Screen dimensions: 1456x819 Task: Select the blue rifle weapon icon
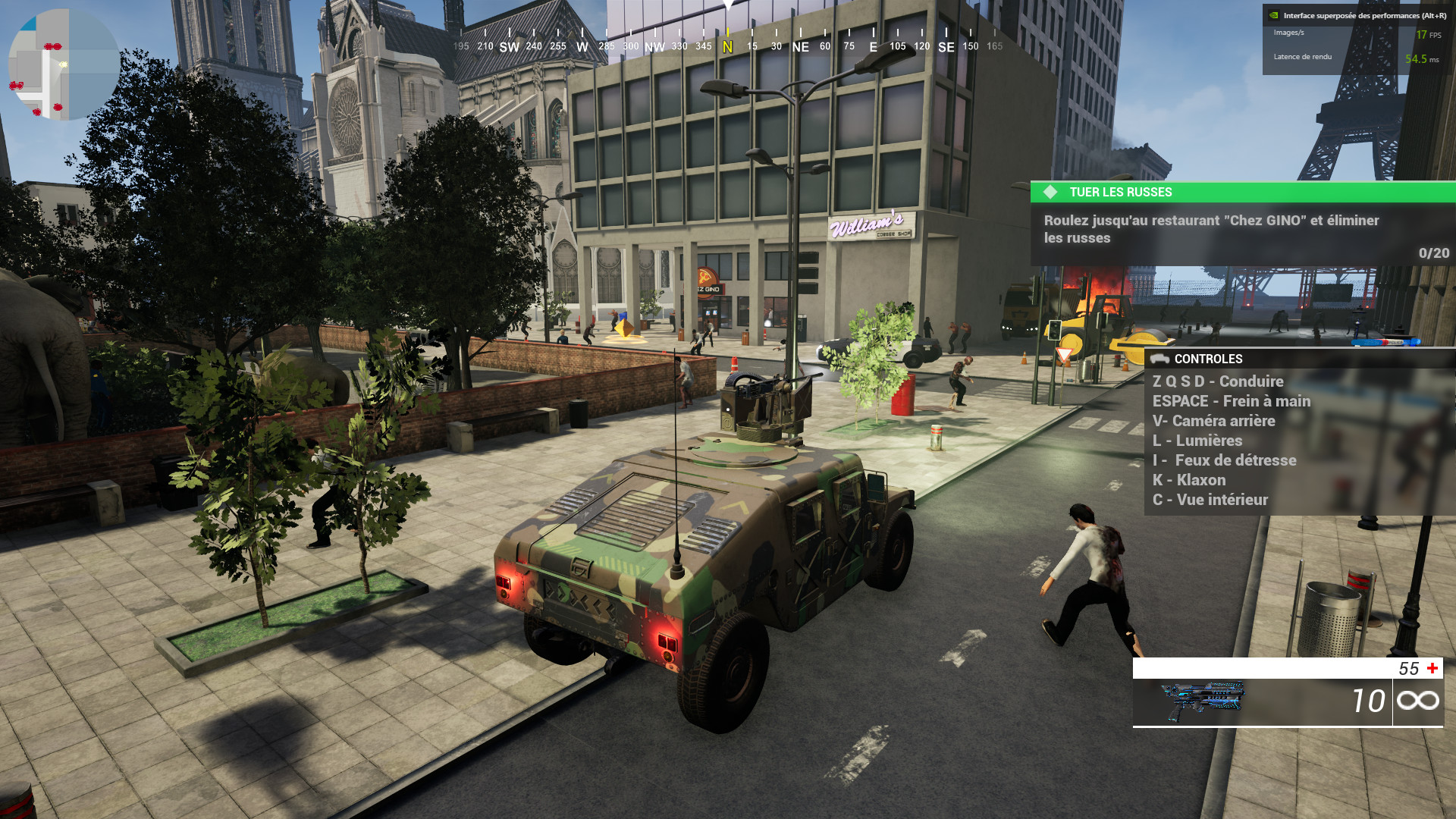pyautogui.click(x=1203, y=701)
